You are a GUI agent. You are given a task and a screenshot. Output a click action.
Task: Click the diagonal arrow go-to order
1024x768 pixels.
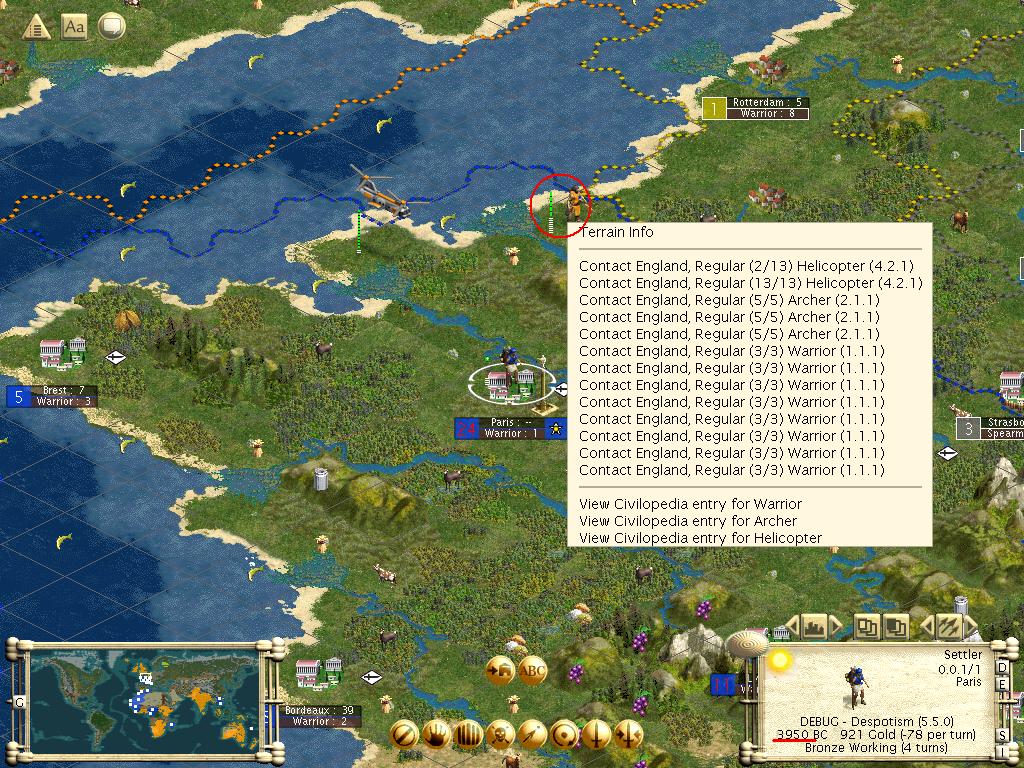coord(533,733)
